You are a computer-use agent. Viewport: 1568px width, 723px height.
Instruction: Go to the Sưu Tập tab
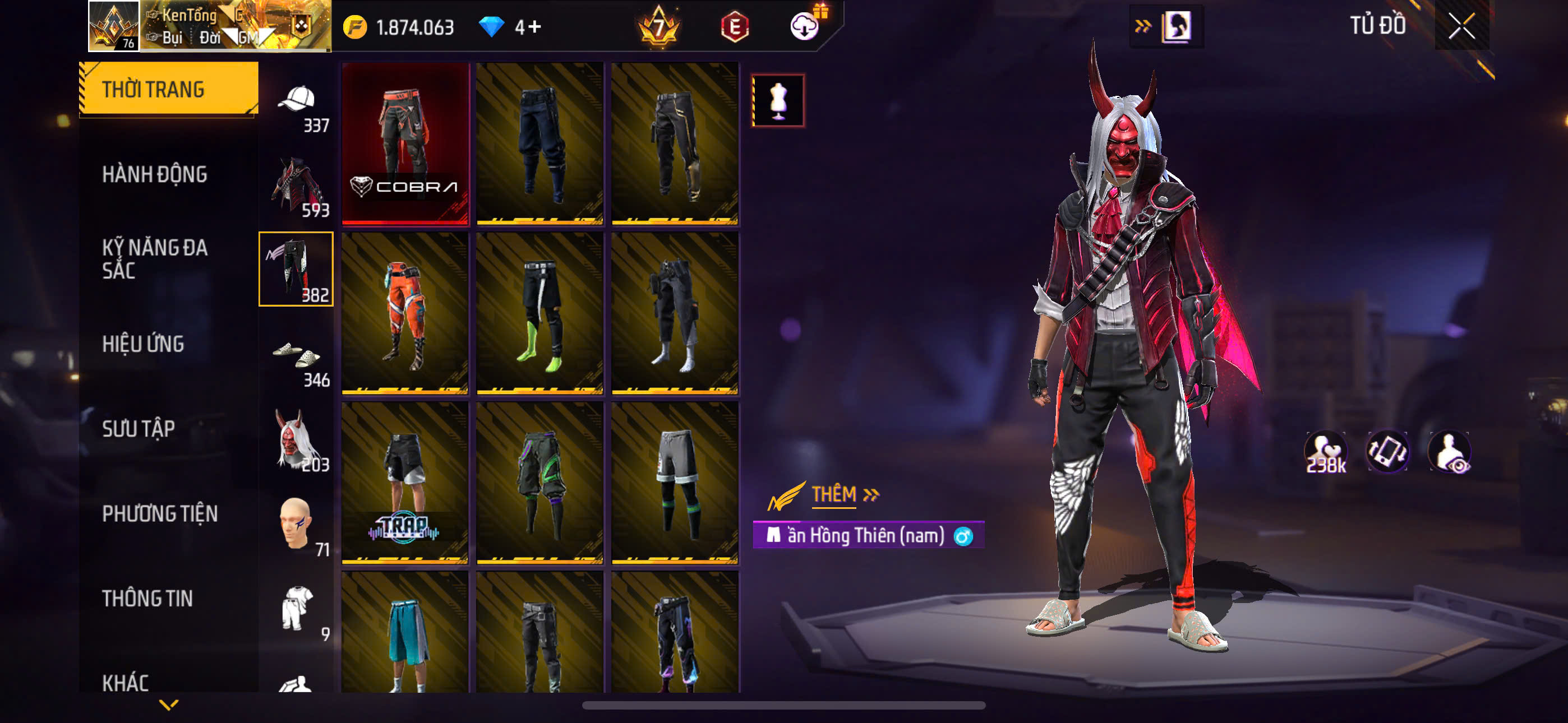pyautogui.click(x=139, y=428)
